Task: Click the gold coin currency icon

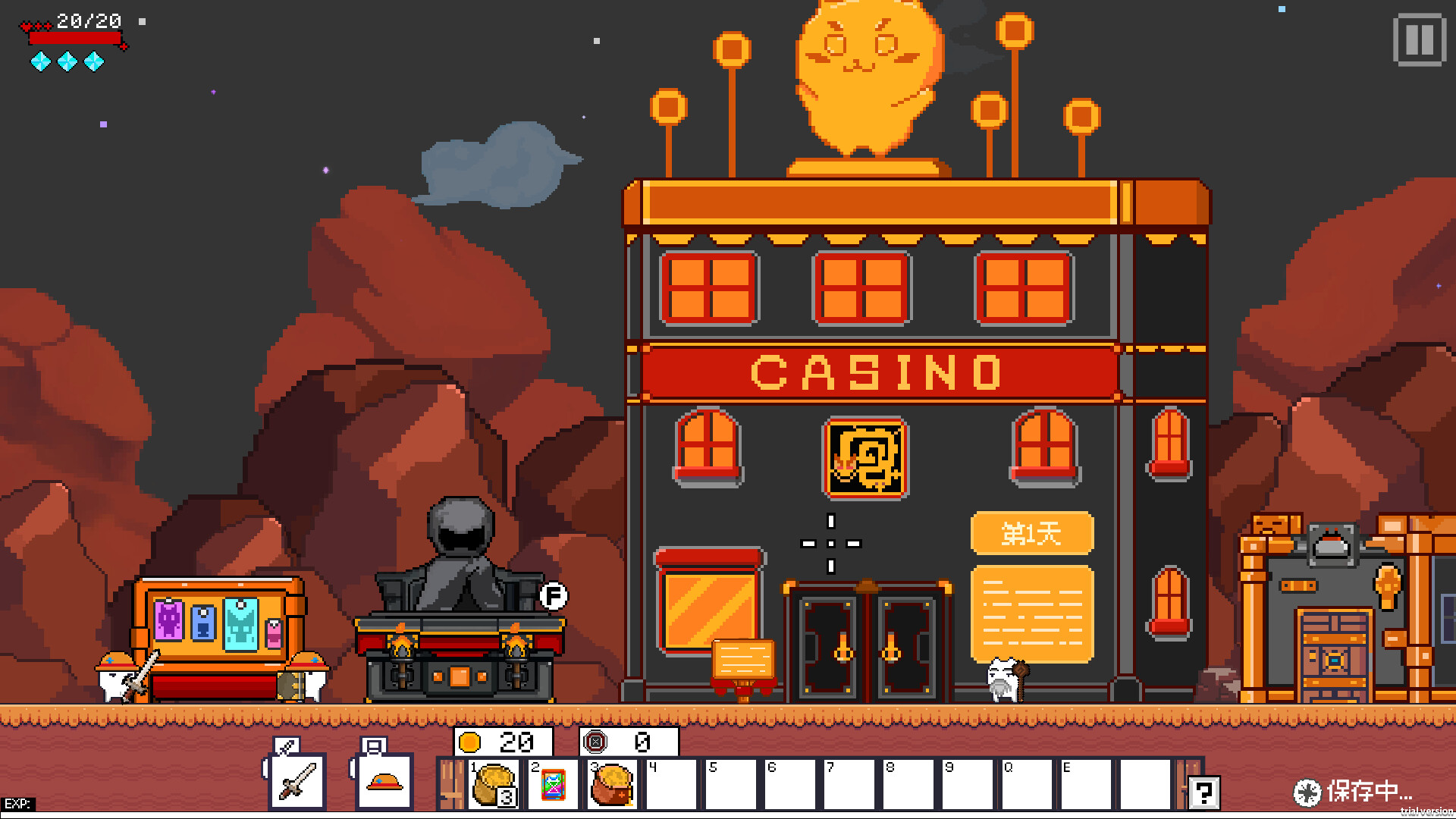Action: pyautogui.click(x=469, y=742)
